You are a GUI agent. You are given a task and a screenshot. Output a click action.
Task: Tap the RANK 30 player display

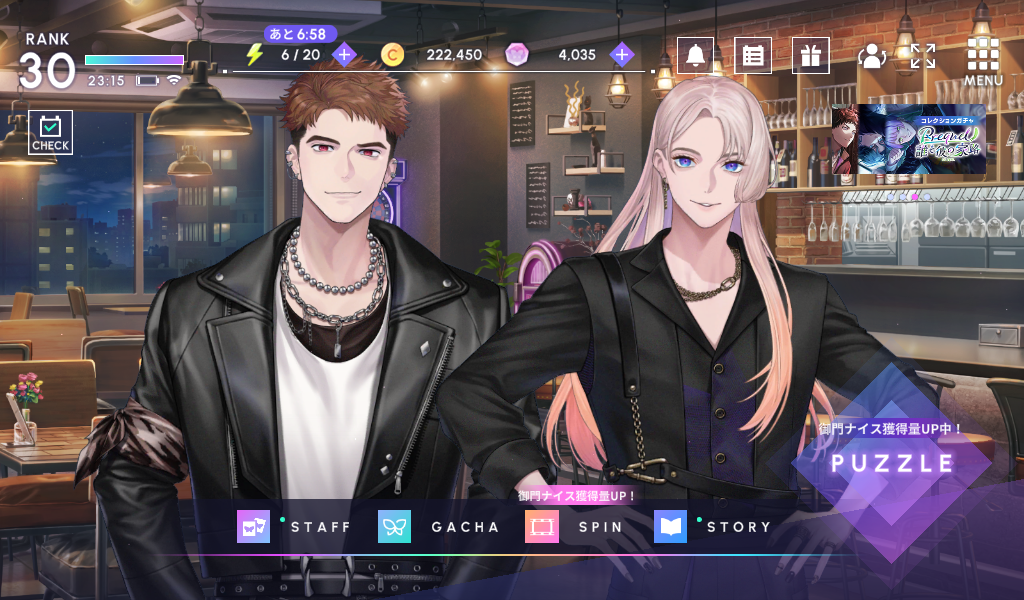[48, 62]
